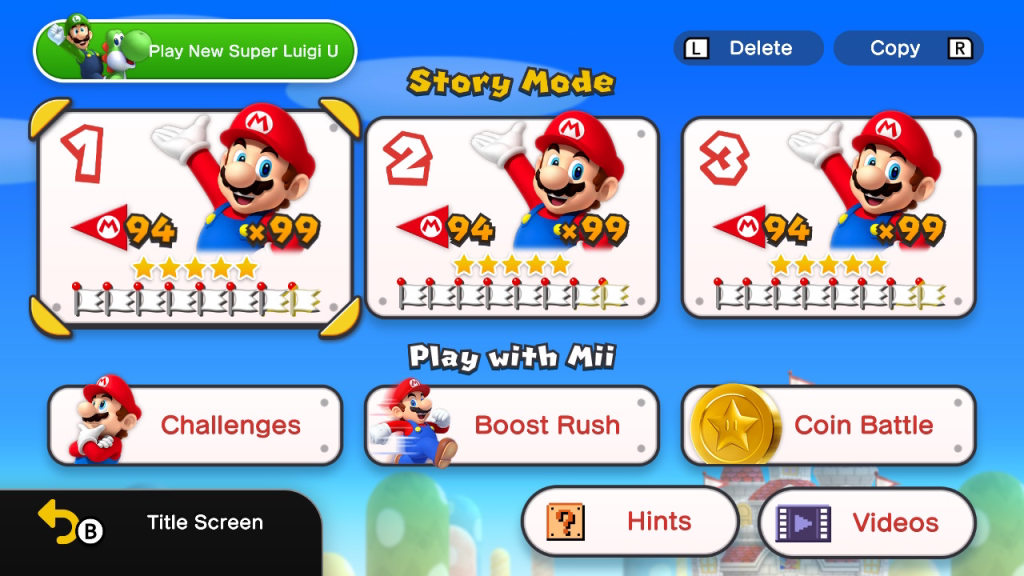Choose the Delete save file option
Image resolution: width=1024 pixels, height=576 pixels.
tap(748, 48)
